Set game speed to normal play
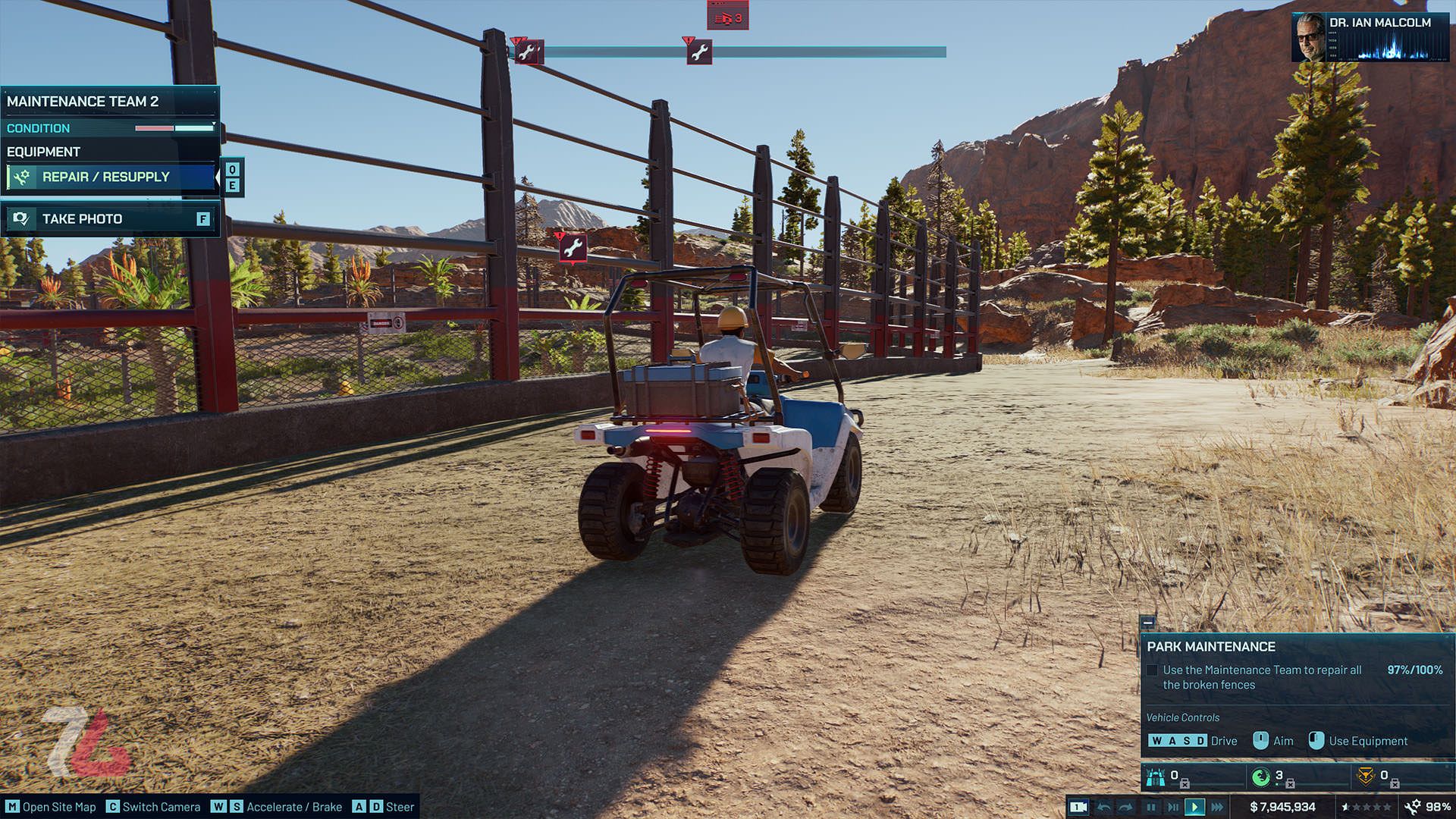 coord(1194,807)
